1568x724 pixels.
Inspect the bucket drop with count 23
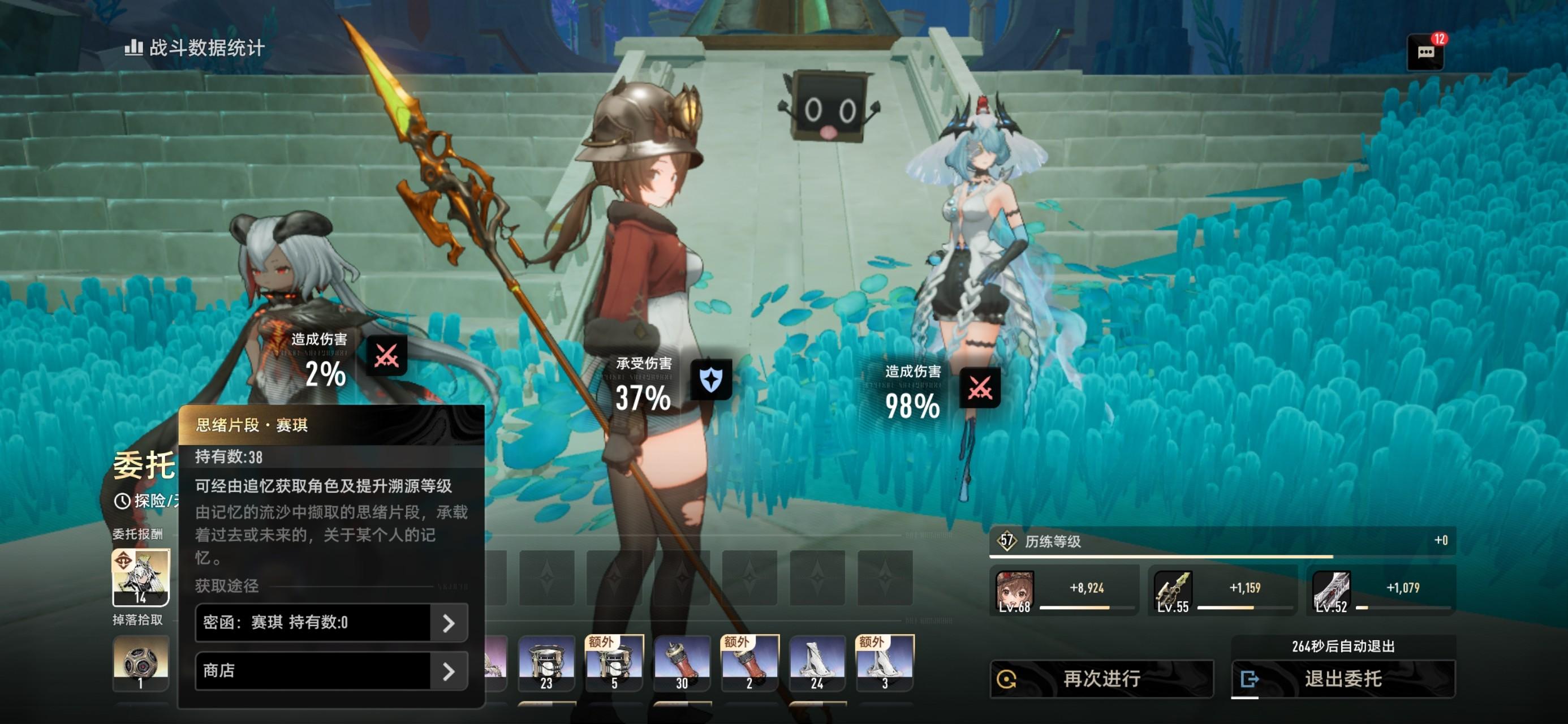point(546,663)
